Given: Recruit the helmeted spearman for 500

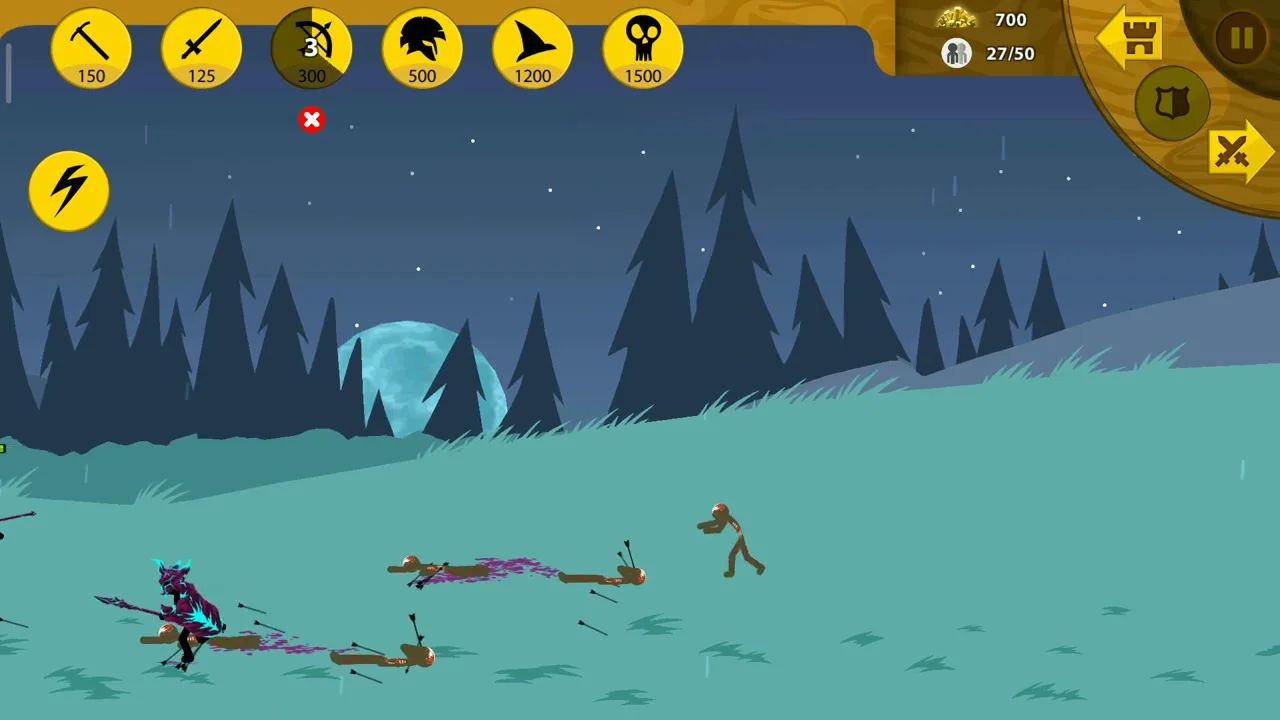Looking at the screenshot, I should point(422,48).
